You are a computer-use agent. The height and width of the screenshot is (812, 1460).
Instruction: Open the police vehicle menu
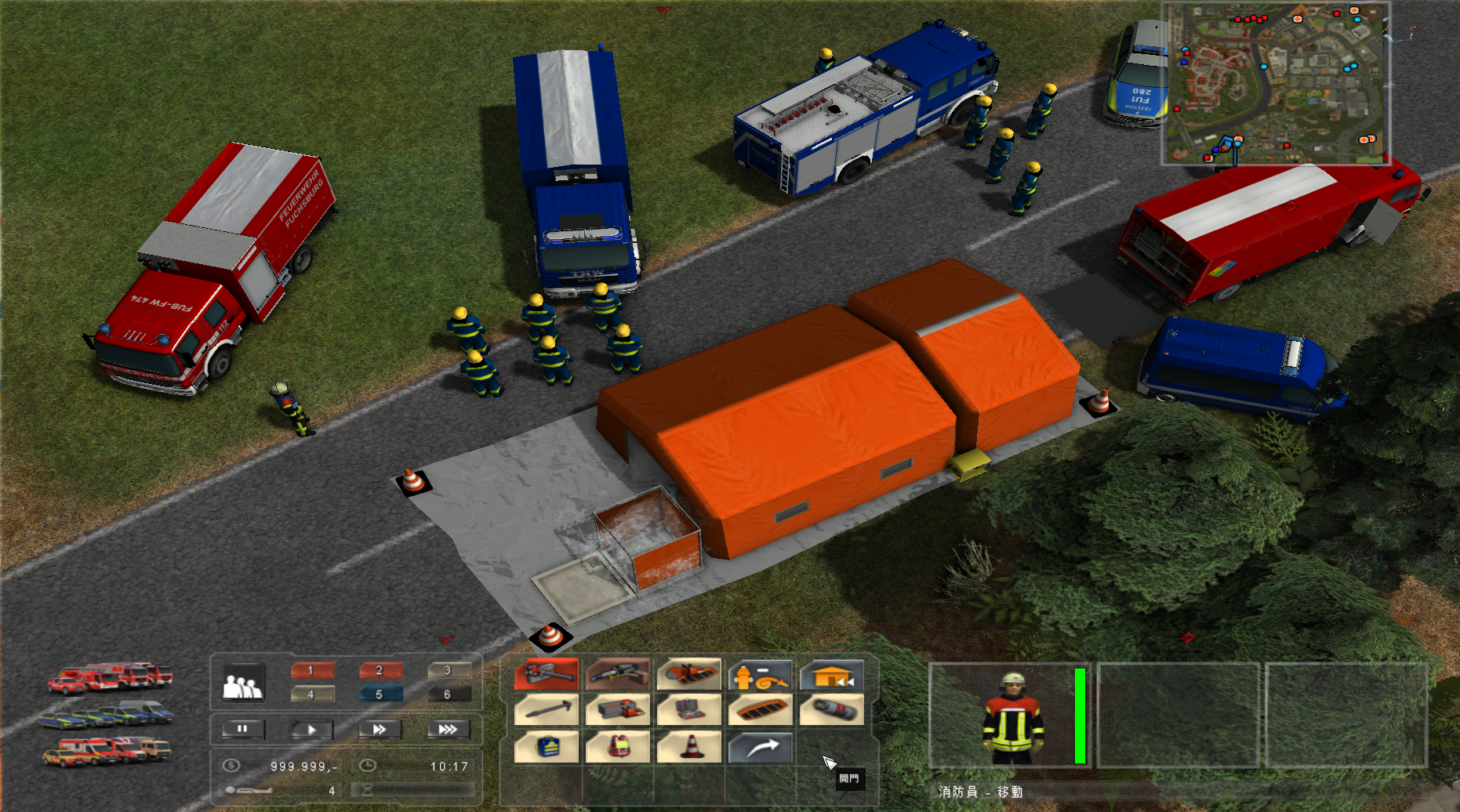pyautogui.click(x=105, y=714)
